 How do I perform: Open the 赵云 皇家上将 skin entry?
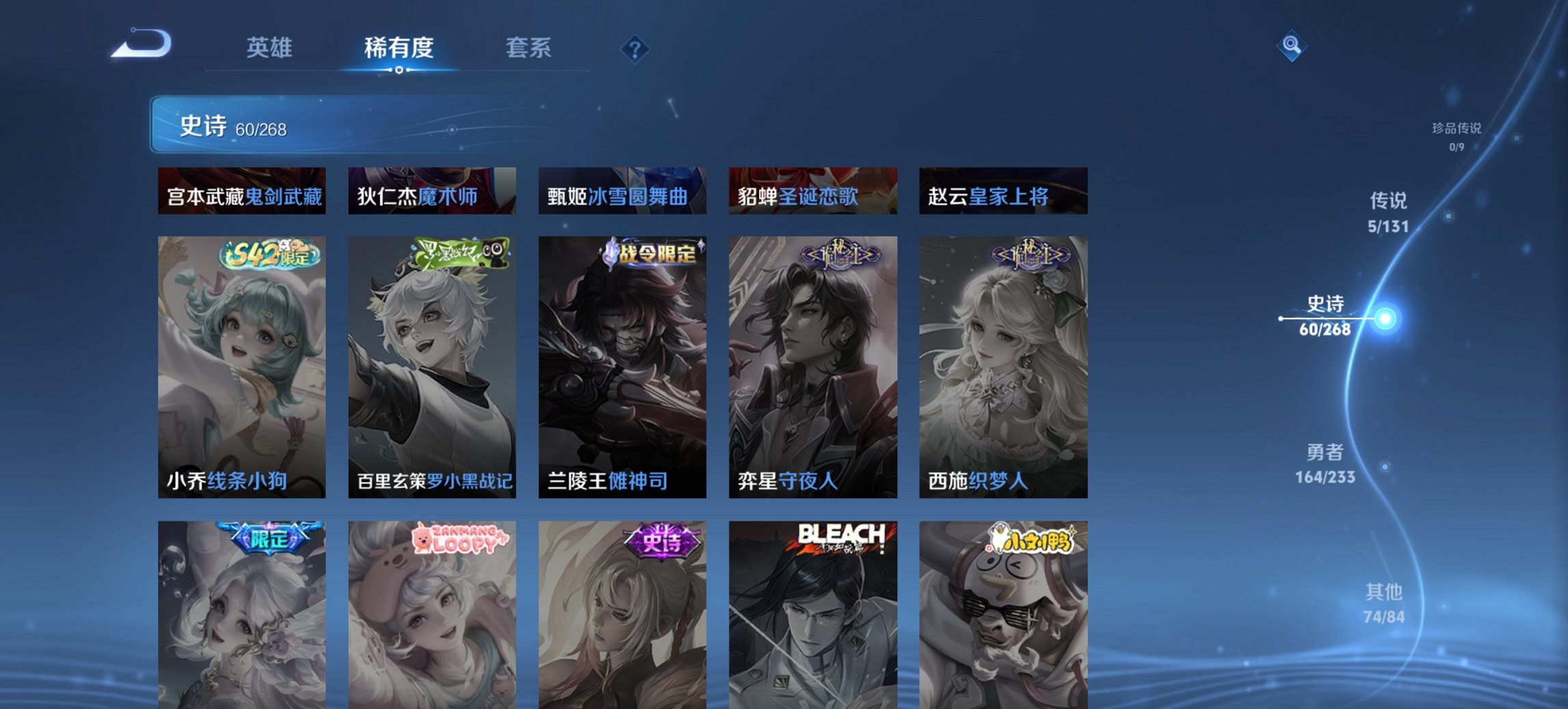pyautogui.click(x=1002, y=193)
